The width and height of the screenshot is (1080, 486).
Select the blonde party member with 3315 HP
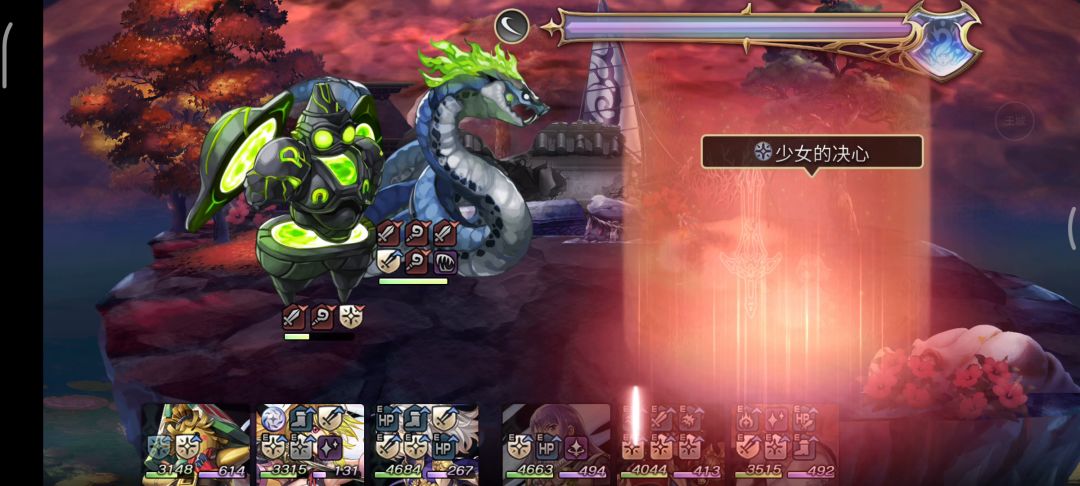pos(311,442)
